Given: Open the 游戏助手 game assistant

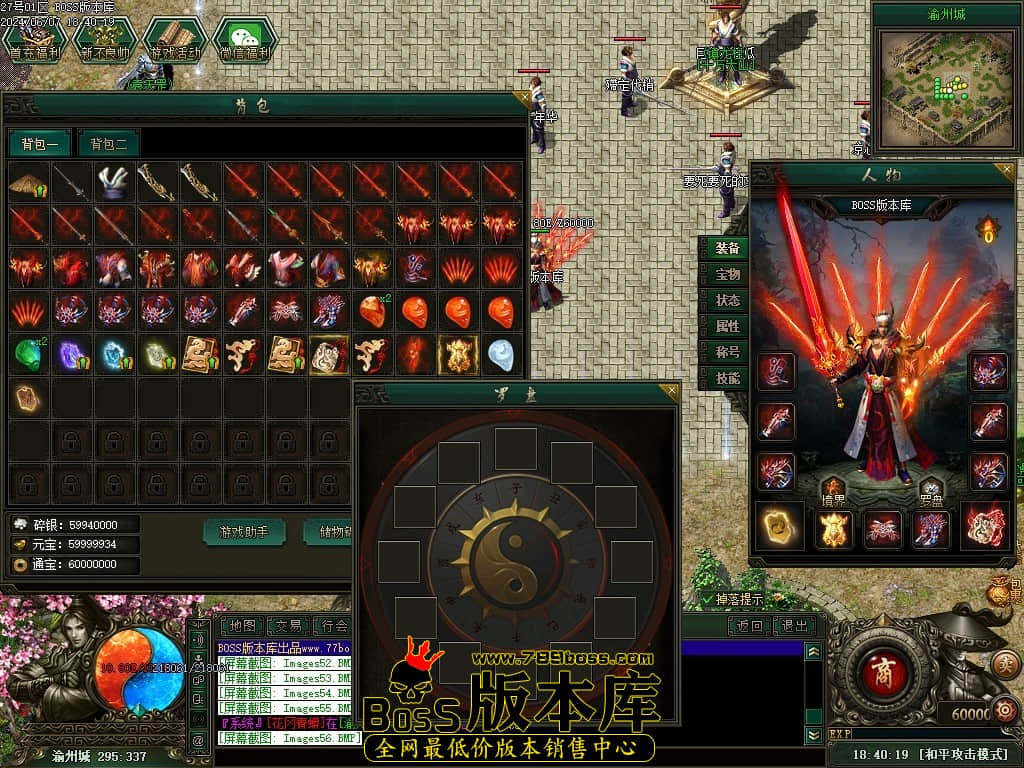Looking at the screenshot, I should (x=245, y=532).
